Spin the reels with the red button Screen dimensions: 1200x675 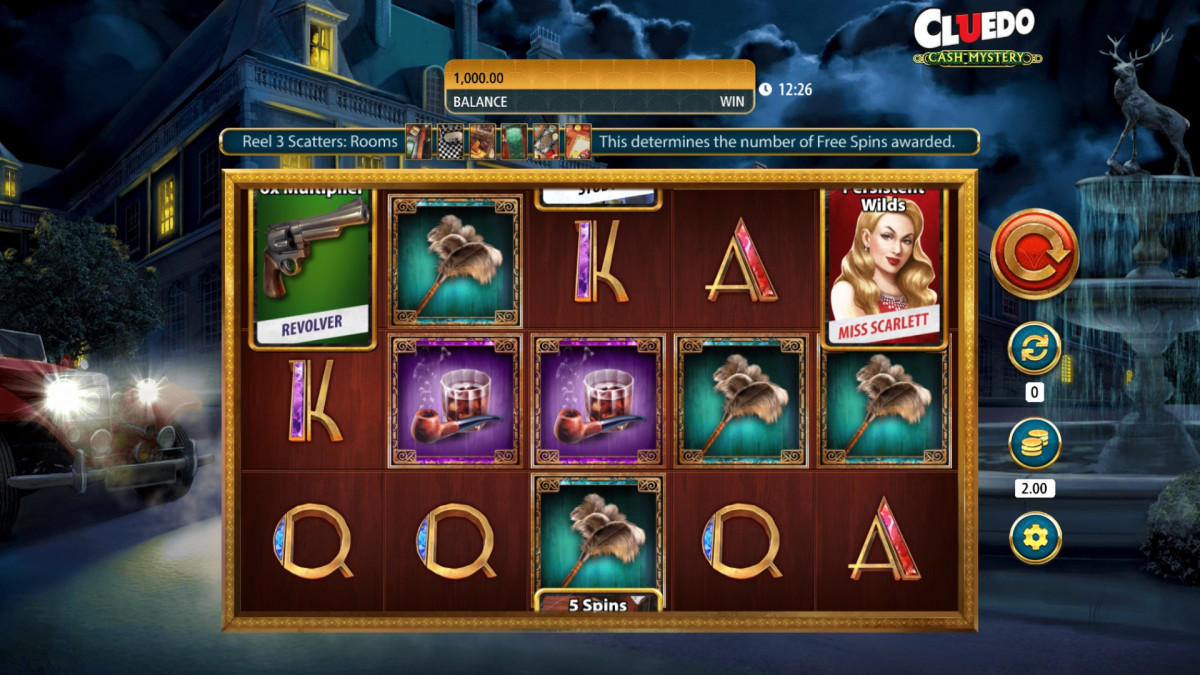point(1034,253)
